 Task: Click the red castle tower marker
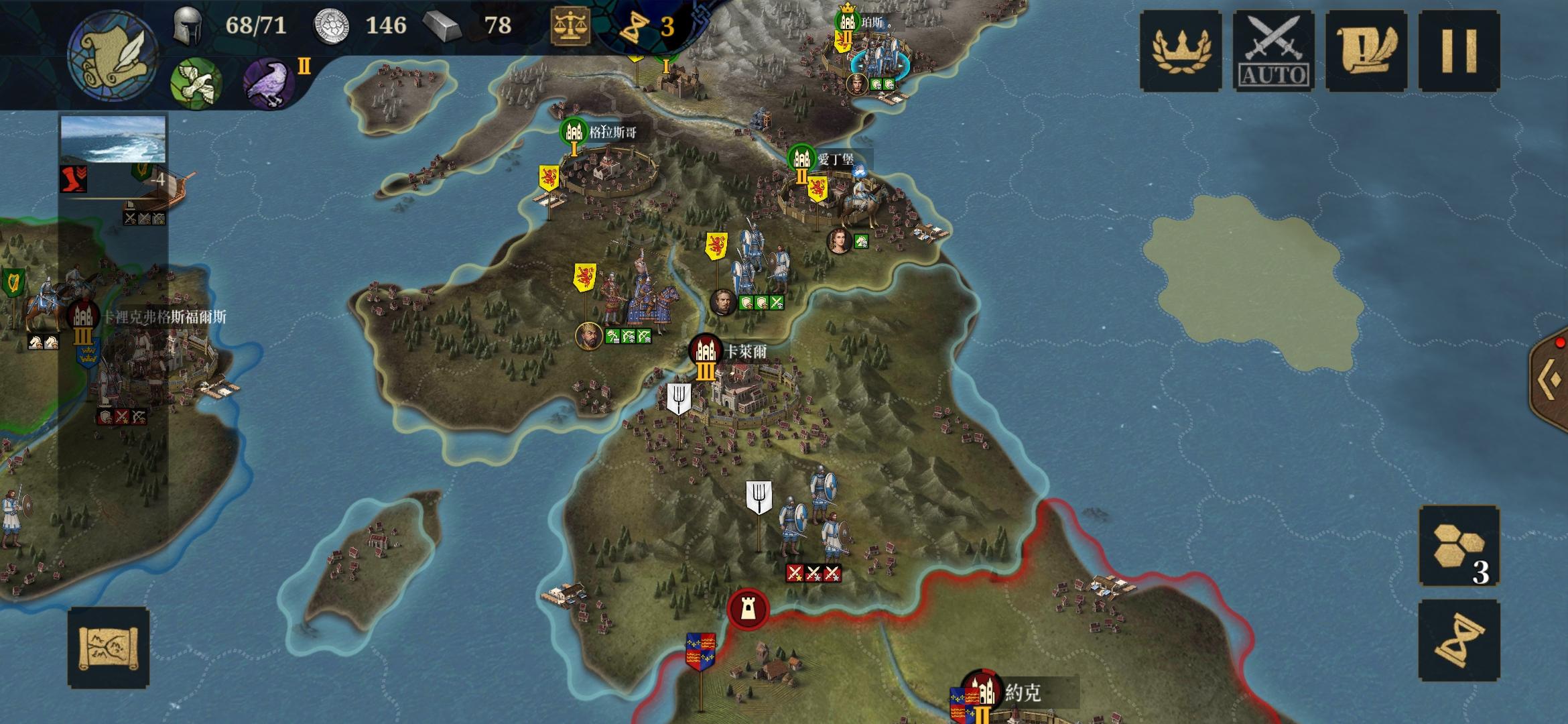[748, 609]
